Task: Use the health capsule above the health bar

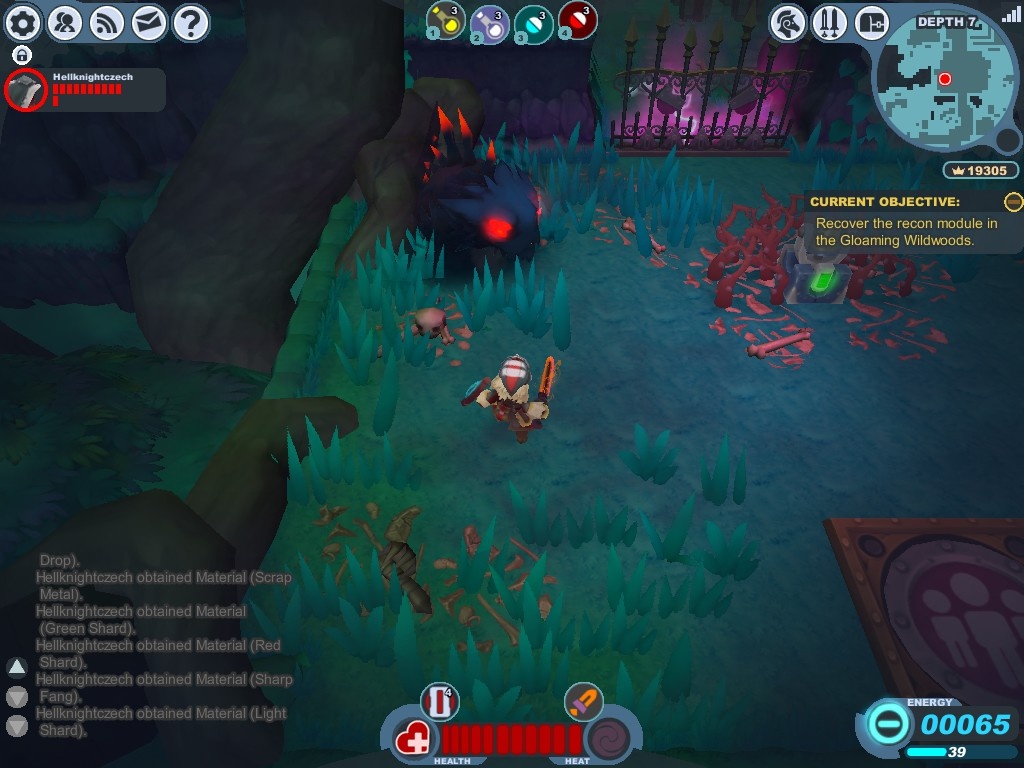Action: click(x=439, y=702)
